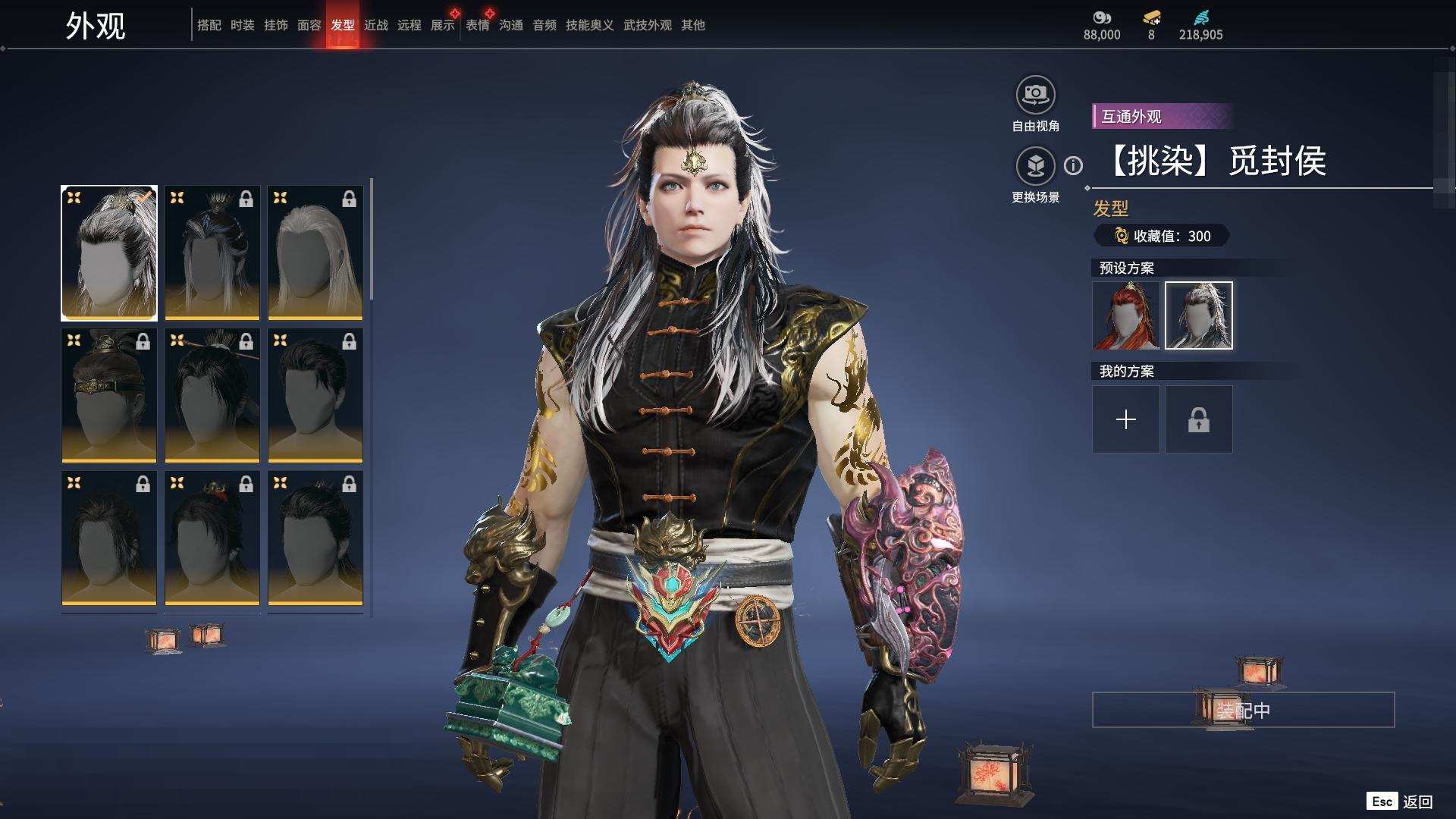This screenshot has width=1456, height=819.
Task: Select the silver-black hair preset scheme
Action: tap(1198, 315)
